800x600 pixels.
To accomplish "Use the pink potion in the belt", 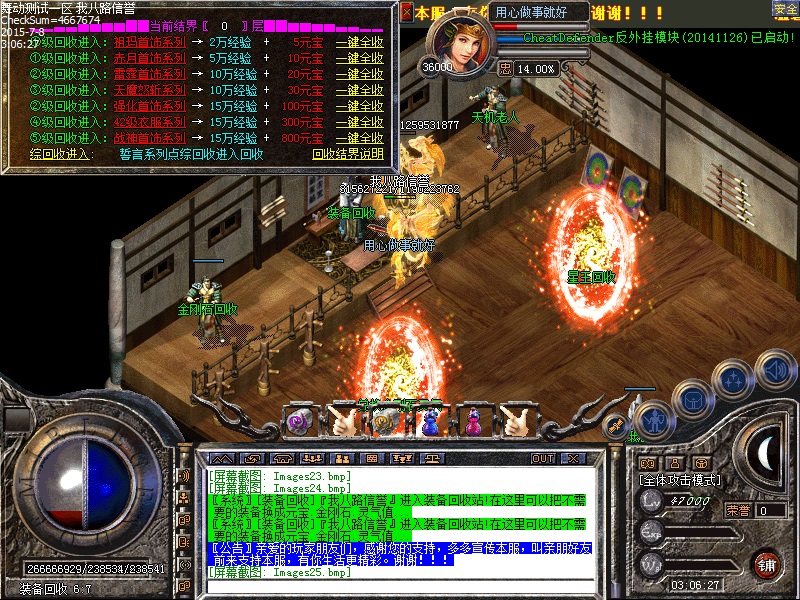I will click(x=473, y=422).
